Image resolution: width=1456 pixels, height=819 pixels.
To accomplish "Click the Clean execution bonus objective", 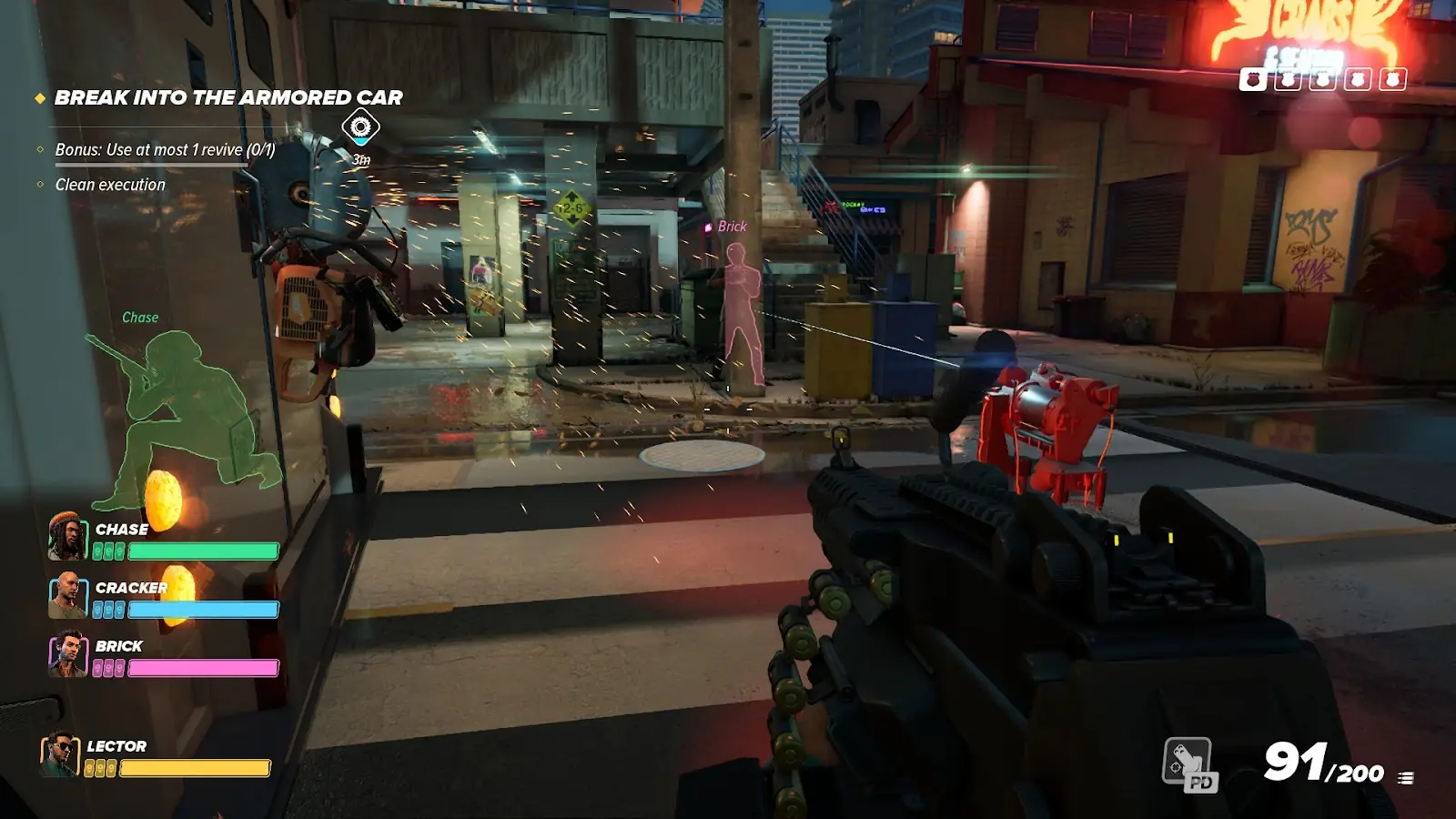I will 110,185.
